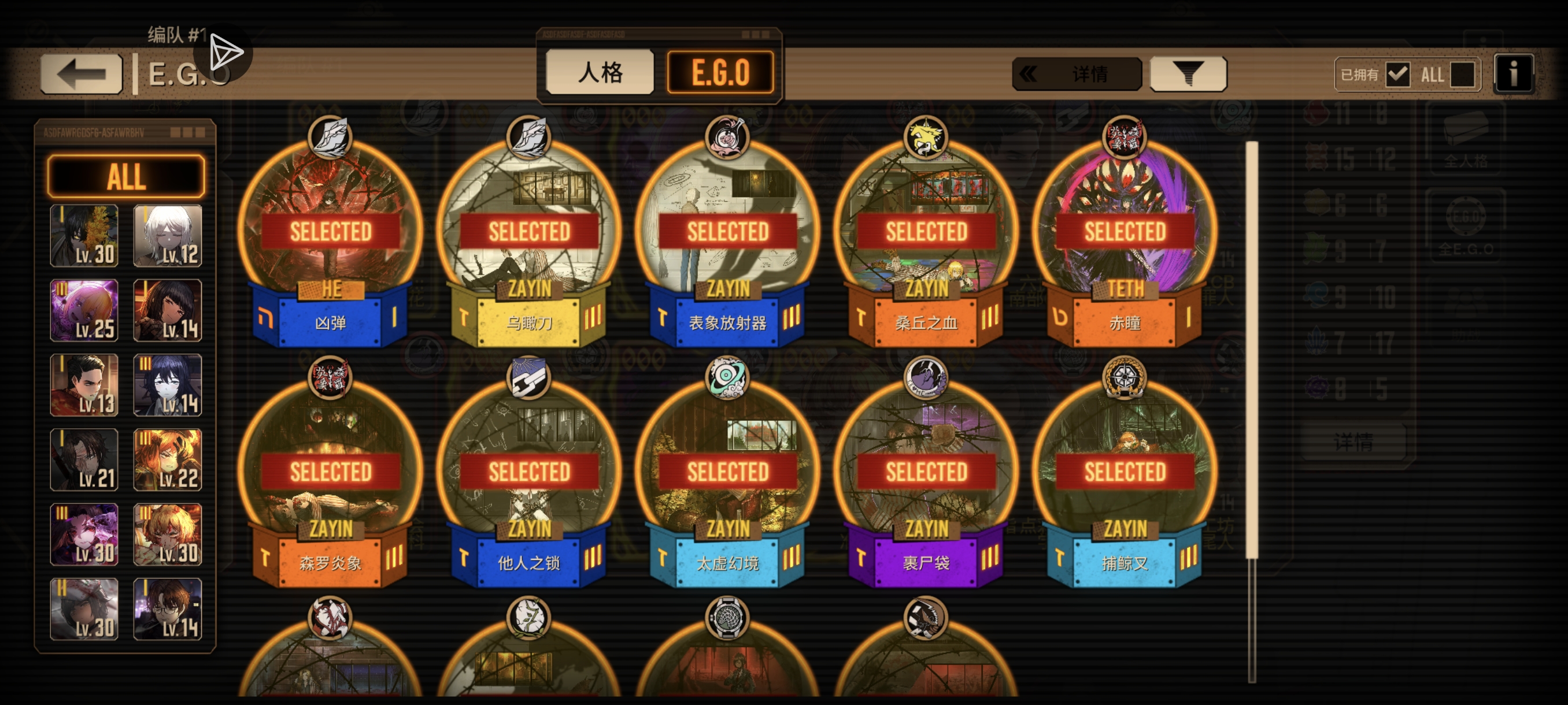The height and width of the screenshot is (705, 1568).
Task: Show the info panel
Action: coord(1512,74)
